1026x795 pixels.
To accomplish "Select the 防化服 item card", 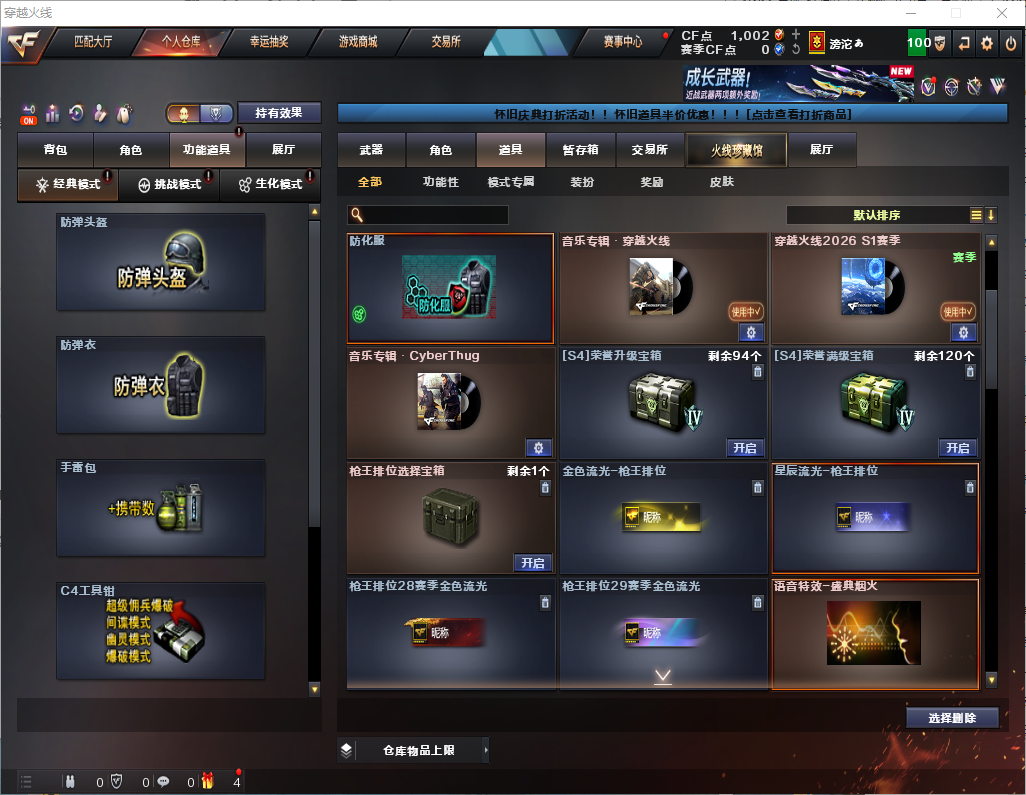I will pos(450,289).
